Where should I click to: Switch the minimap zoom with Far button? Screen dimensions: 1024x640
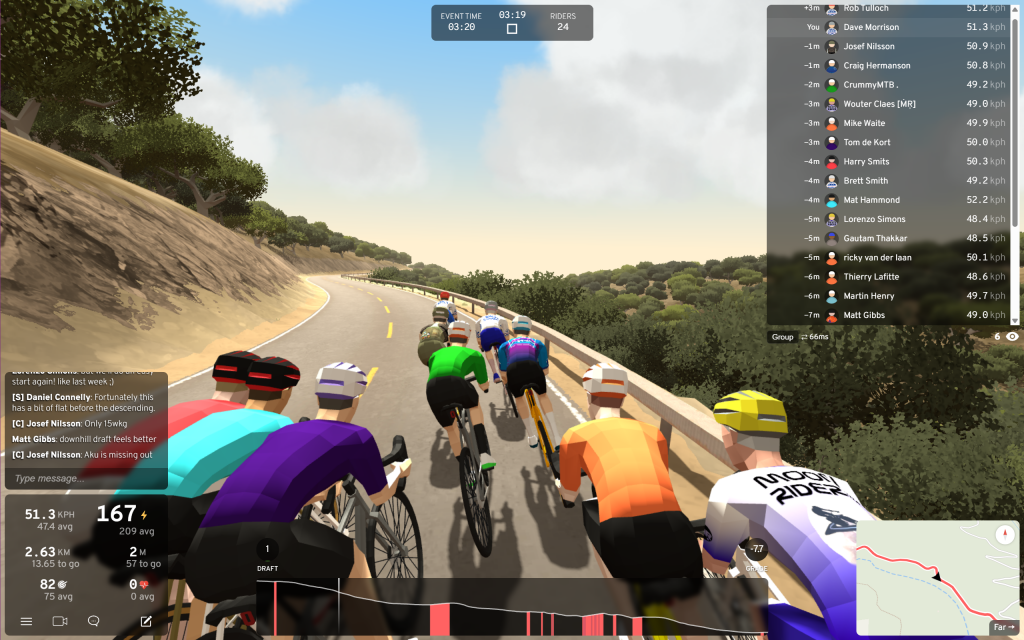(1003, 627)
